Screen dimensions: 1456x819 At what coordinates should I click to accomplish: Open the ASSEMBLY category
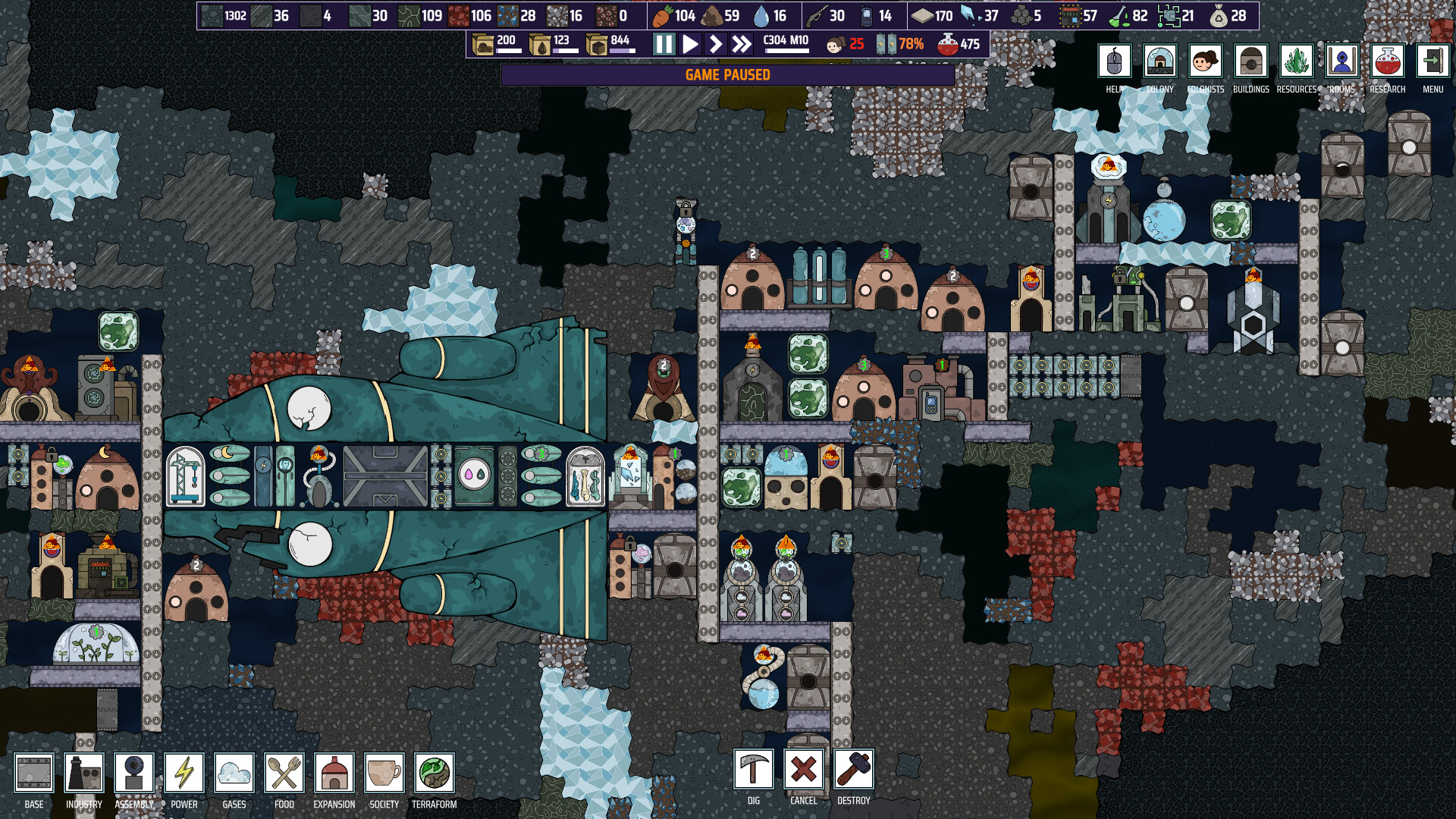click(134, 772)
